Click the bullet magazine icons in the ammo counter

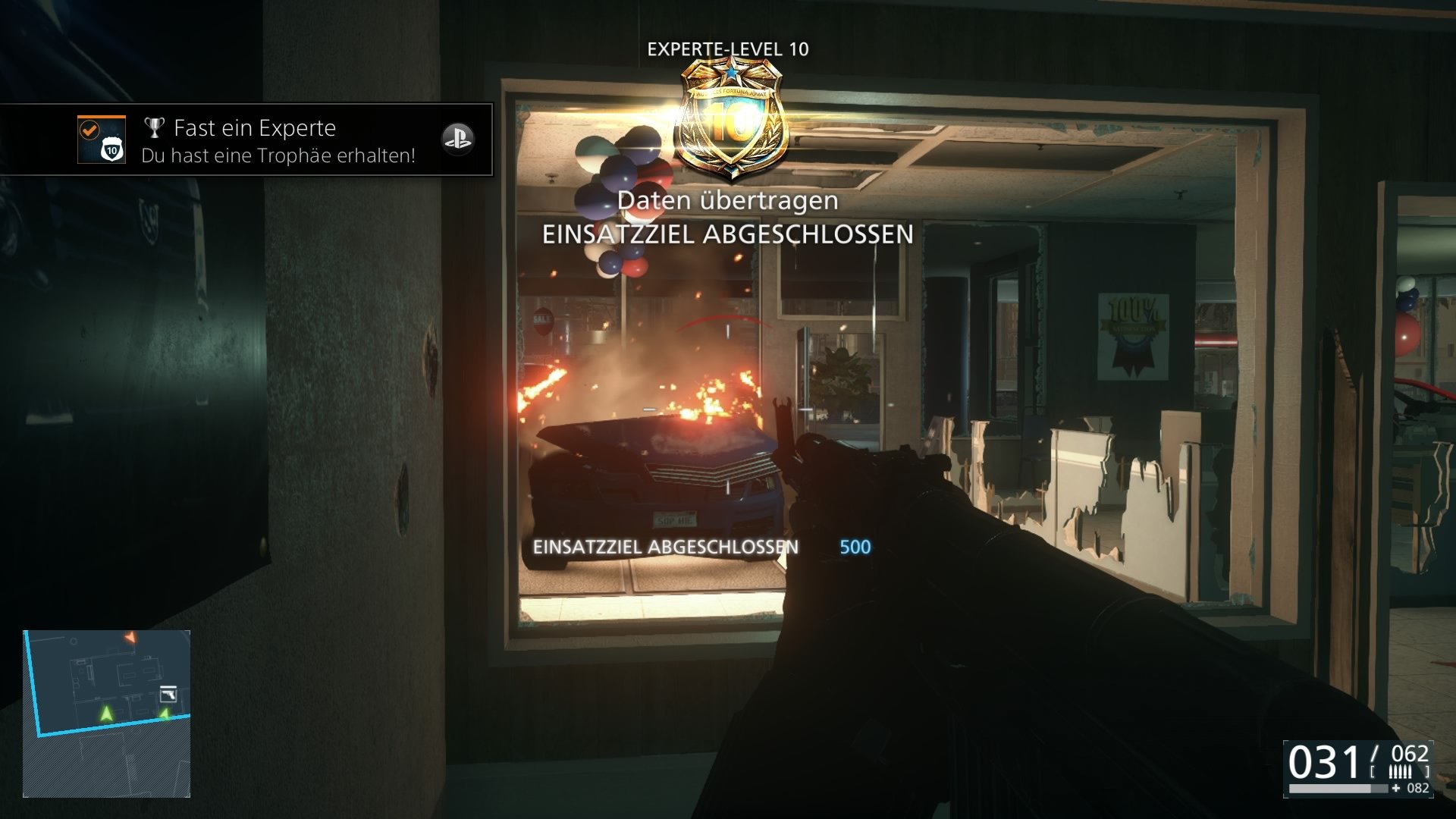pos(1401,770)
